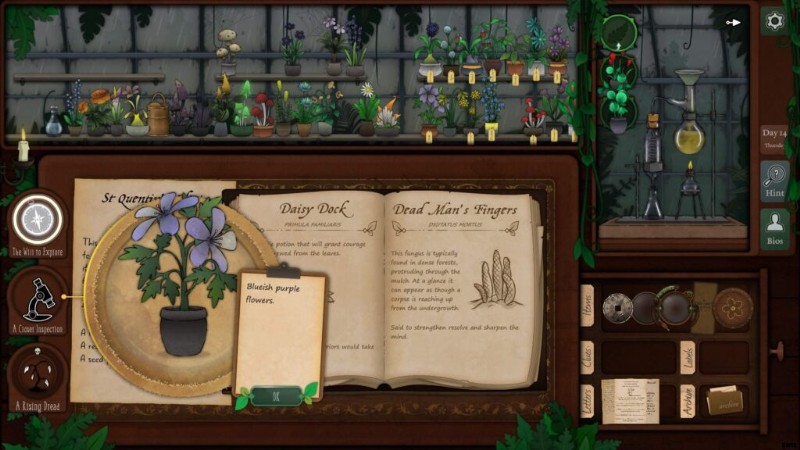Activate A Closer Inspection microscope
The height and width of the screenshot is (450, 800).
tap(38, 296)
